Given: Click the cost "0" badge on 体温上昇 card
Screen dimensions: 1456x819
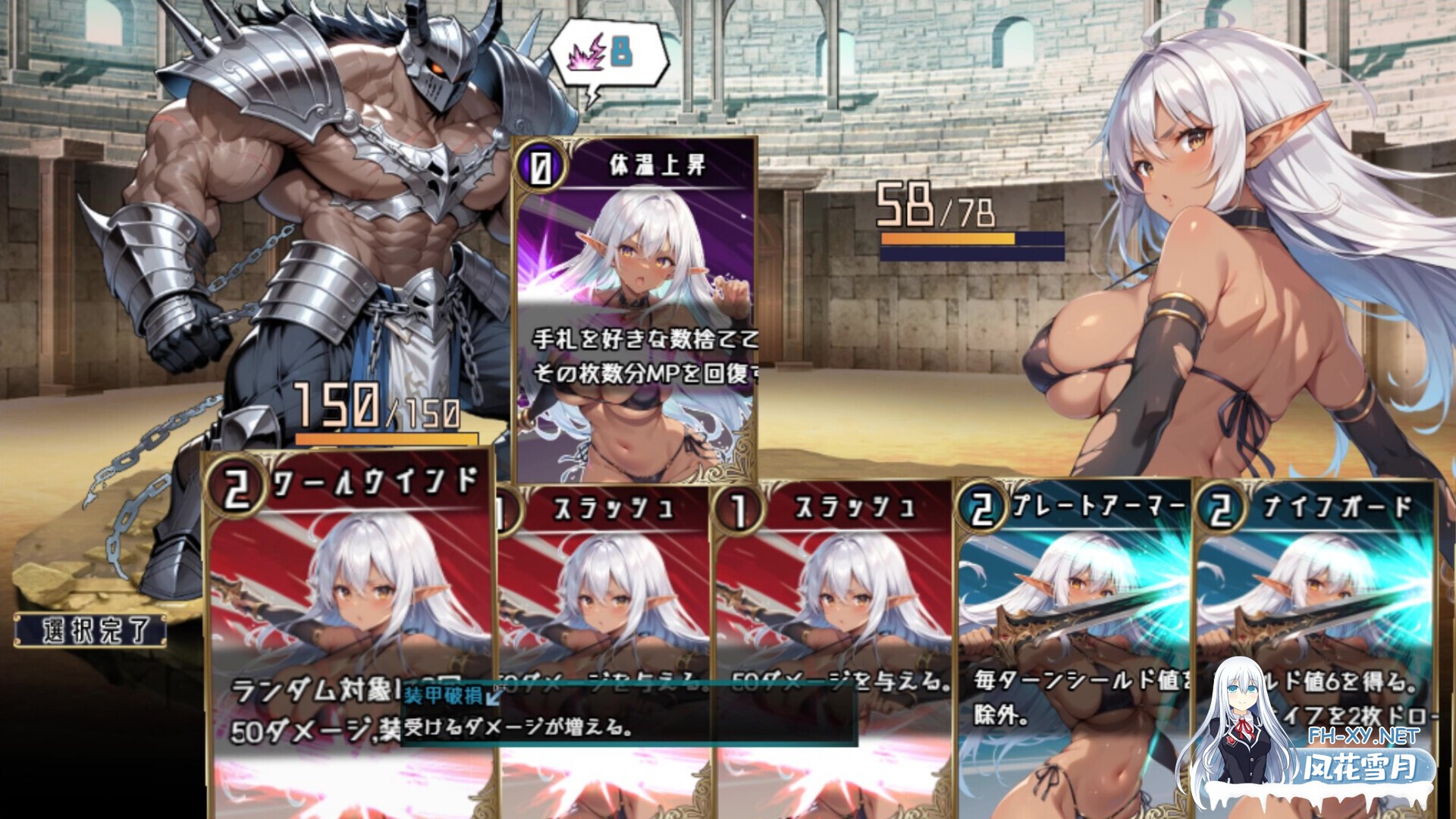Looking at the screenshot, I should pyautogui.click(x=540, y=164).
